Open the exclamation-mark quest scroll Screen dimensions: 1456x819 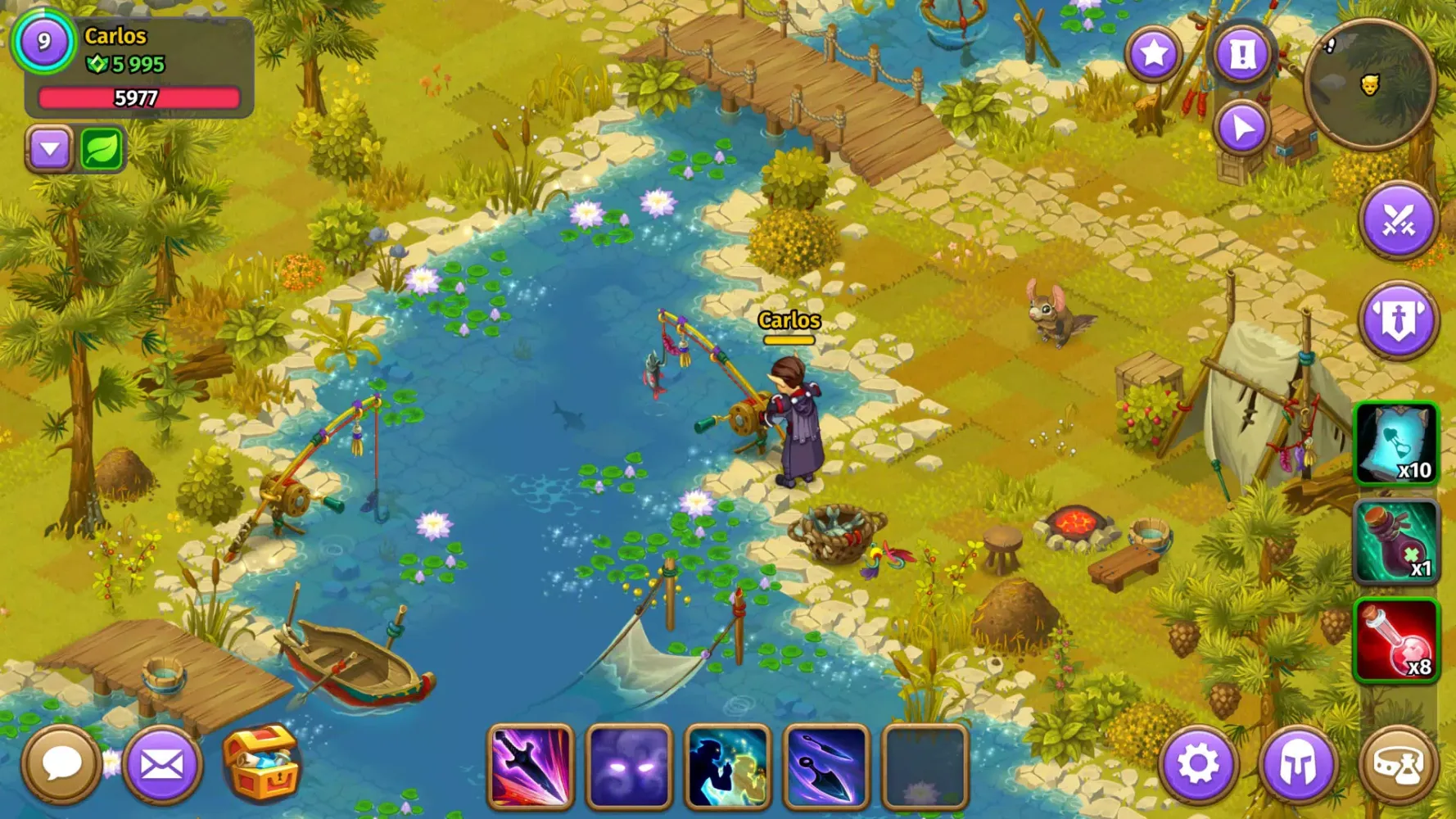1243,54
